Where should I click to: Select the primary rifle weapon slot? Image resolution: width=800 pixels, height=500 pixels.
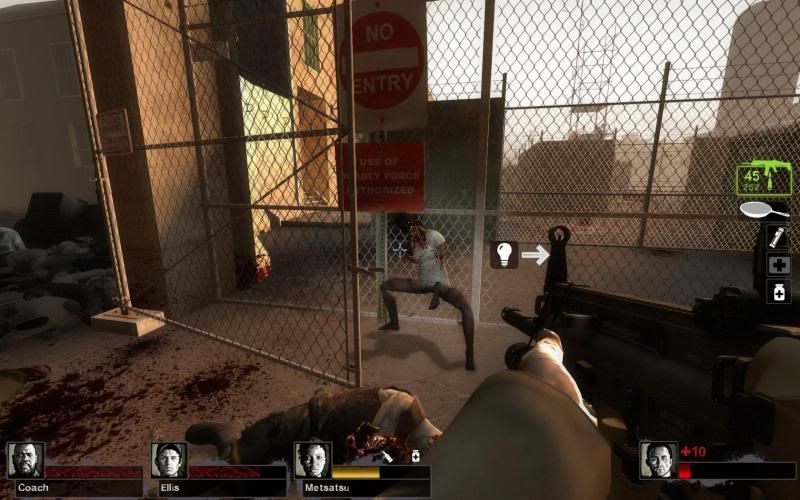tap(763, 180)
